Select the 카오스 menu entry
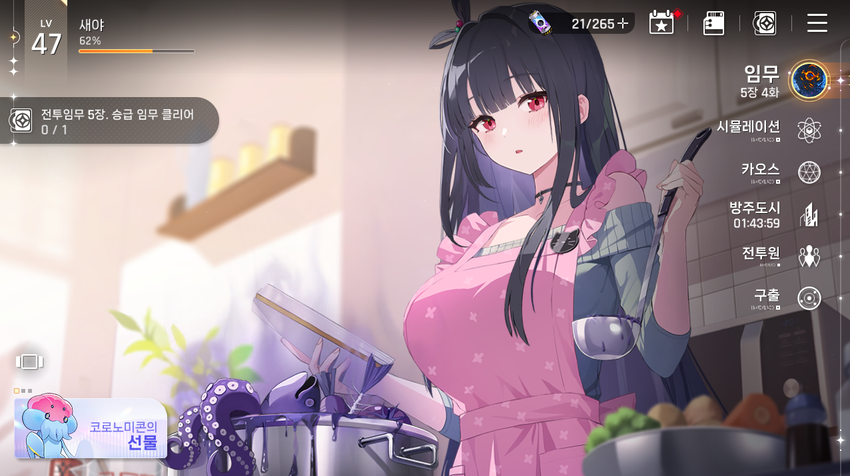850x476 pixels. [809, 171]
